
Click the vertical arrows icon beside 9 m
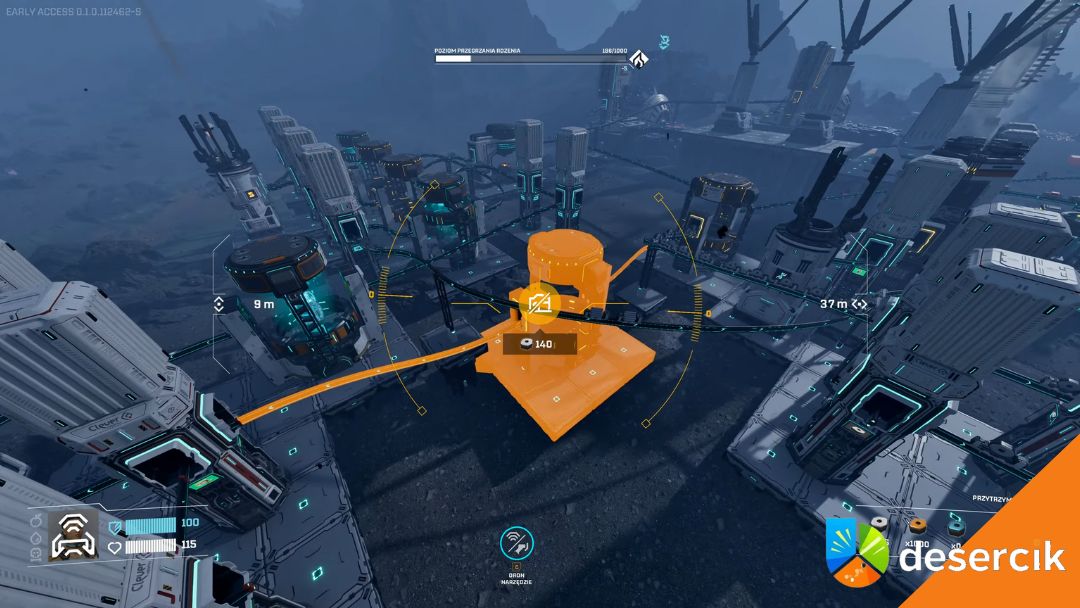tap(219, 304)
